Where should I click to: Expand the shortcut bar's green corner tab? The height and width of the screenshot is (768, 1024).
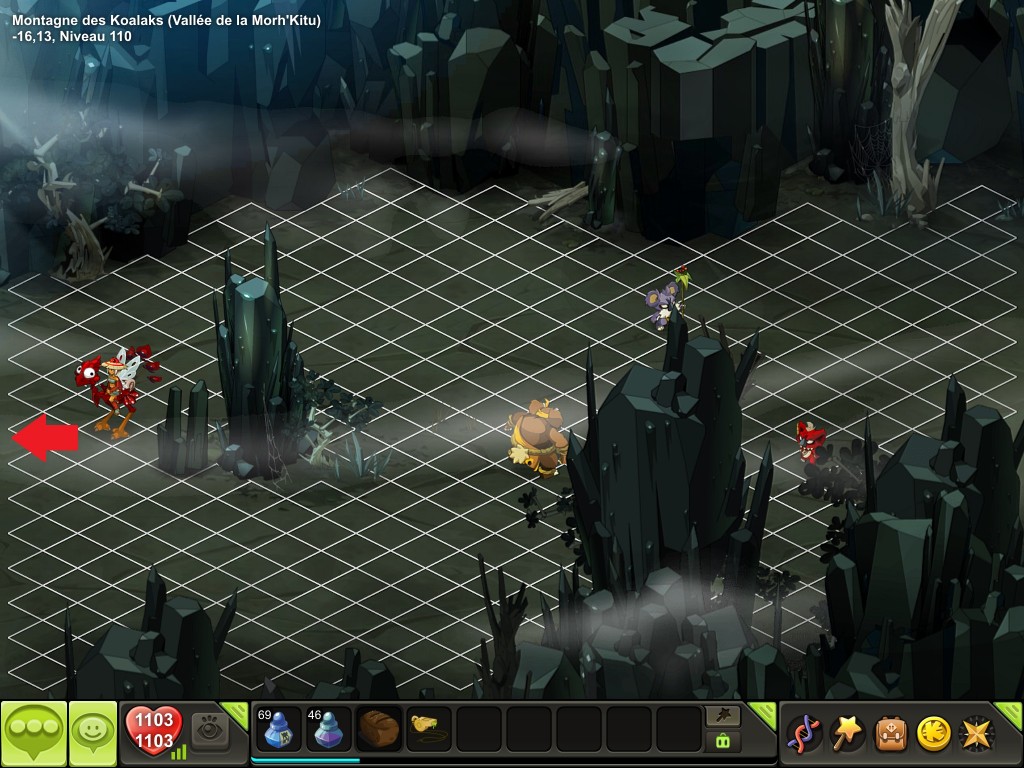[763, 712]
